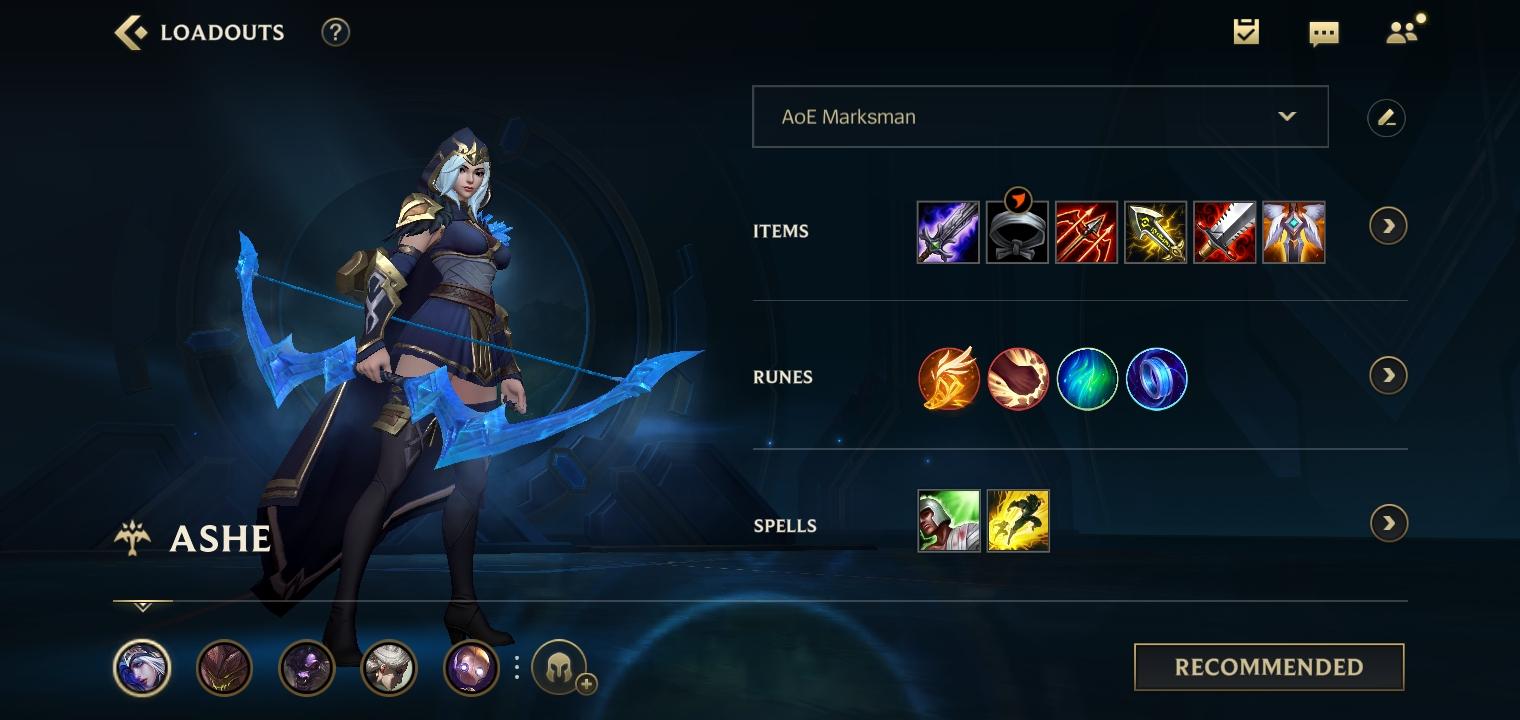This screenshot has width=1520, height=720.
Task: Edit the loadout name with pencil button
Action: [x=1386, y=118]
